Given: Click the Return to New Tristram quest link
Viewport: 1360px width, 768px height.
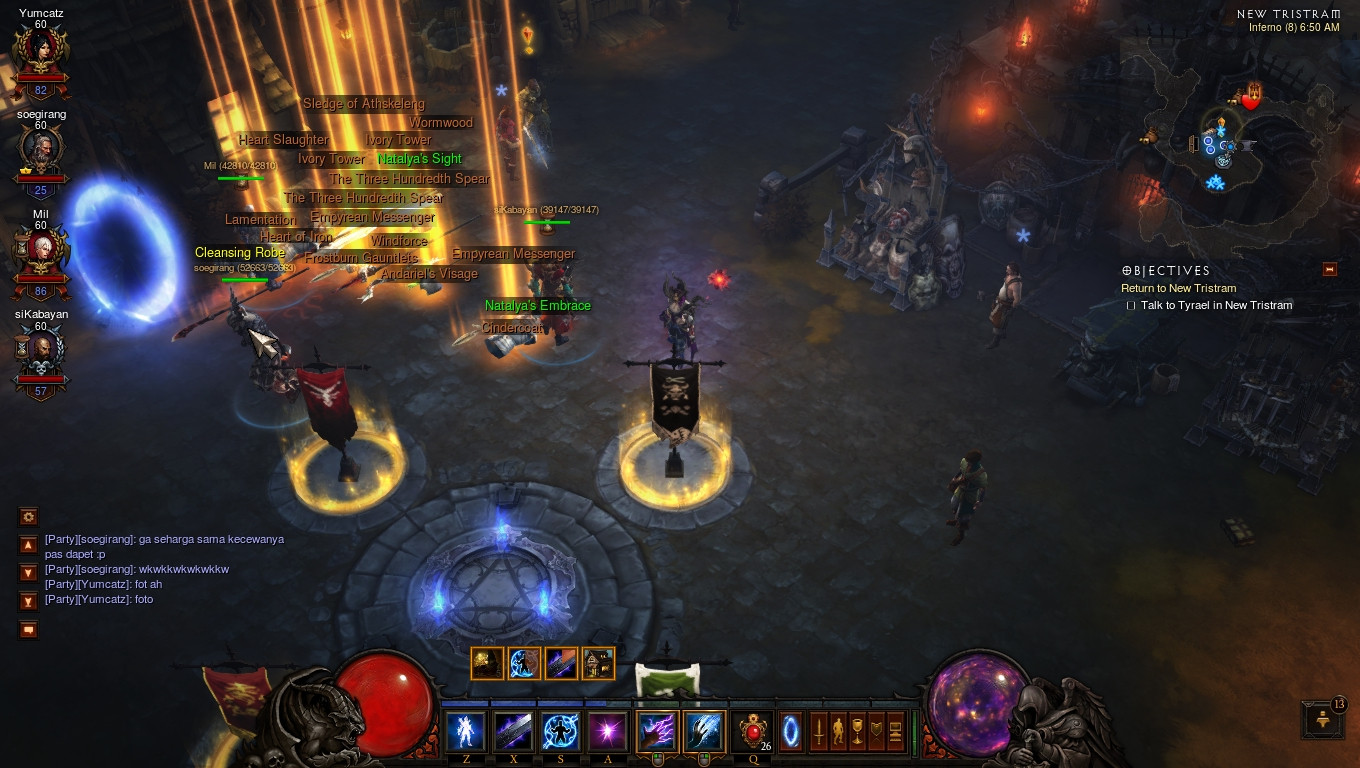Looking at the screenshot, I should [1177, 288].
